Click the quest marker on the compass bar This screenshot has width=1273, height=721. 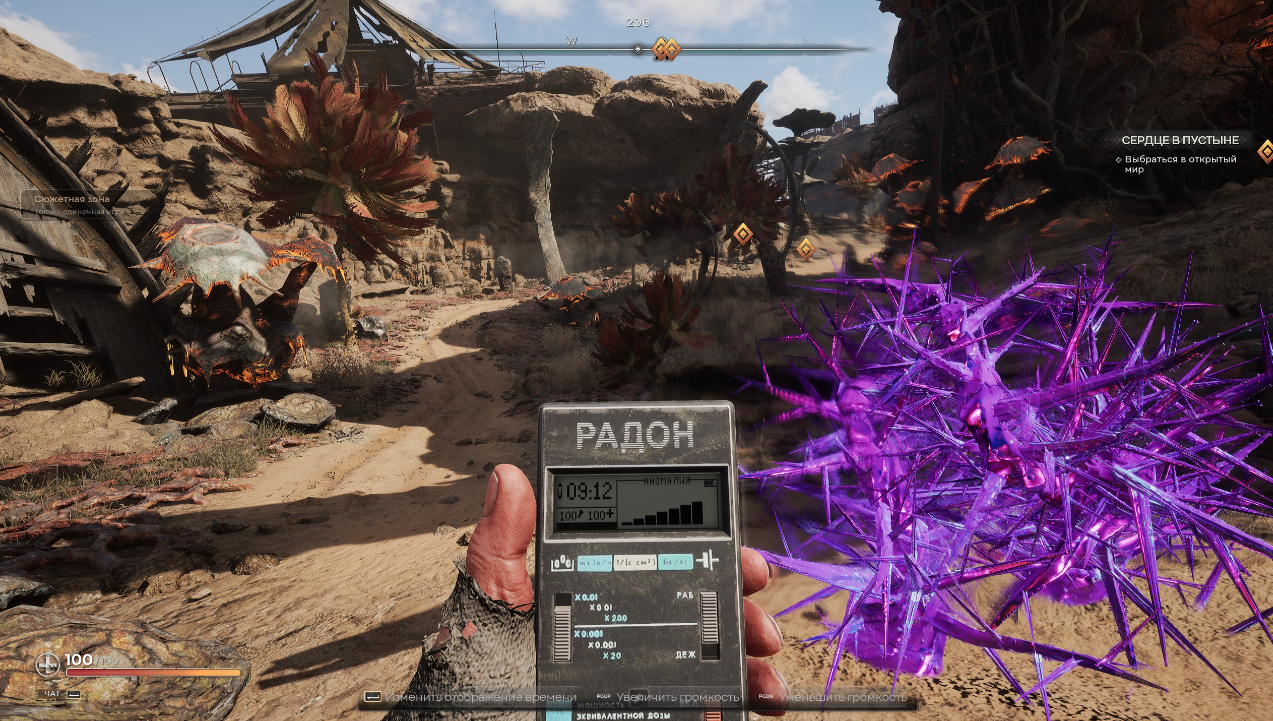pos(665,49)
